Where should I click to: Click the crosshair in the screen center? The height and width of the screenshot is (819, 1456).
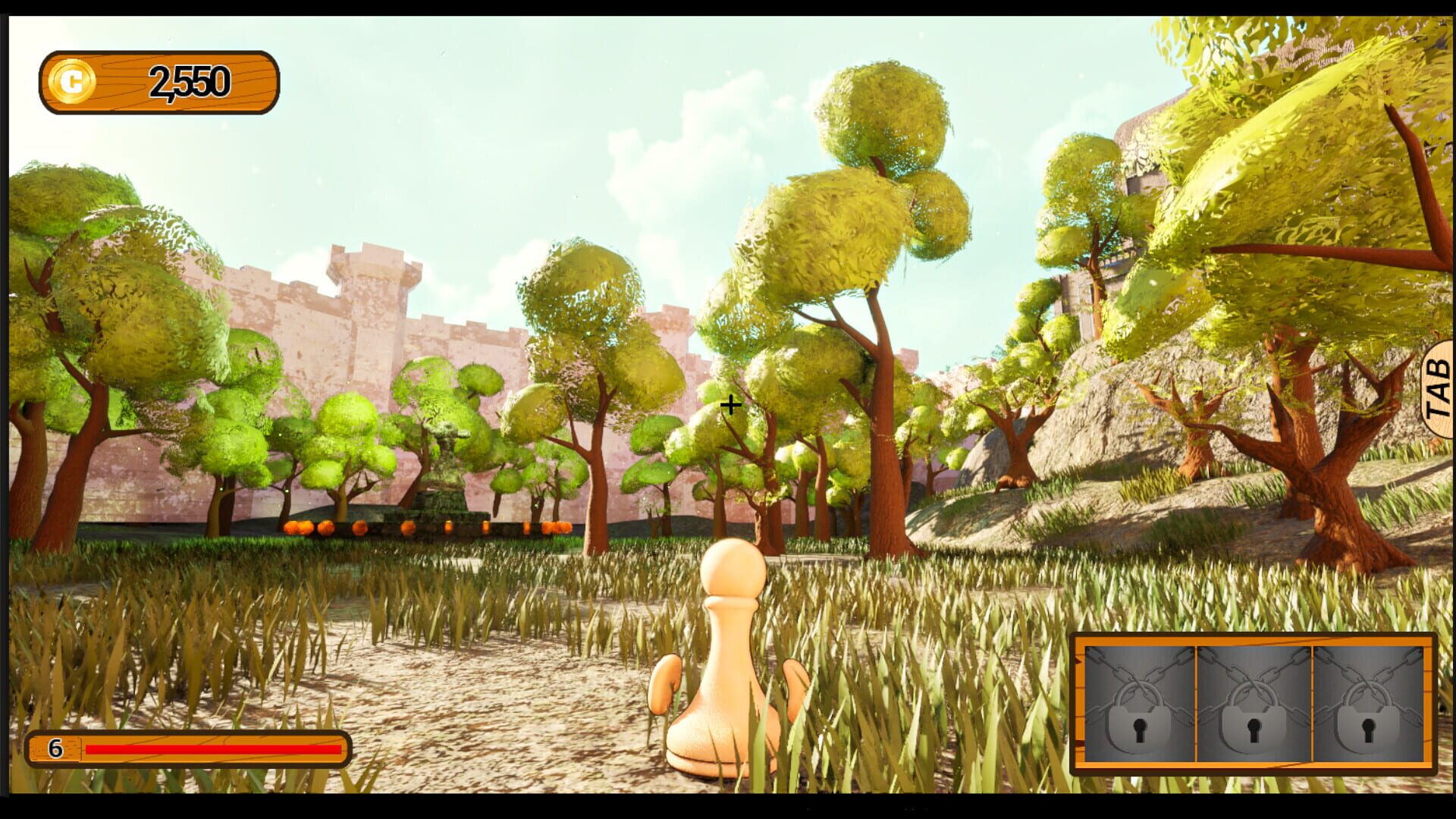pyautogui.click(x=730, y=406)
